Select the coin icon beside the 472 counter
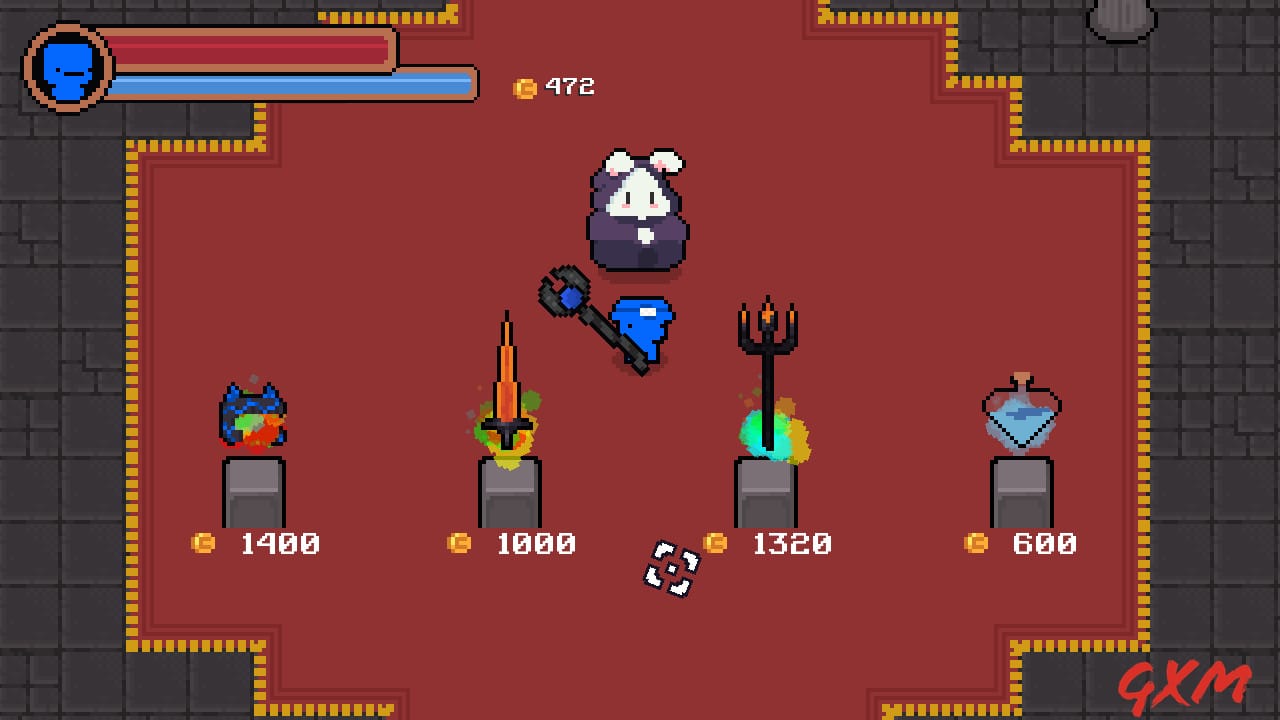The image size is (1280, 720). tap(524, 86)
